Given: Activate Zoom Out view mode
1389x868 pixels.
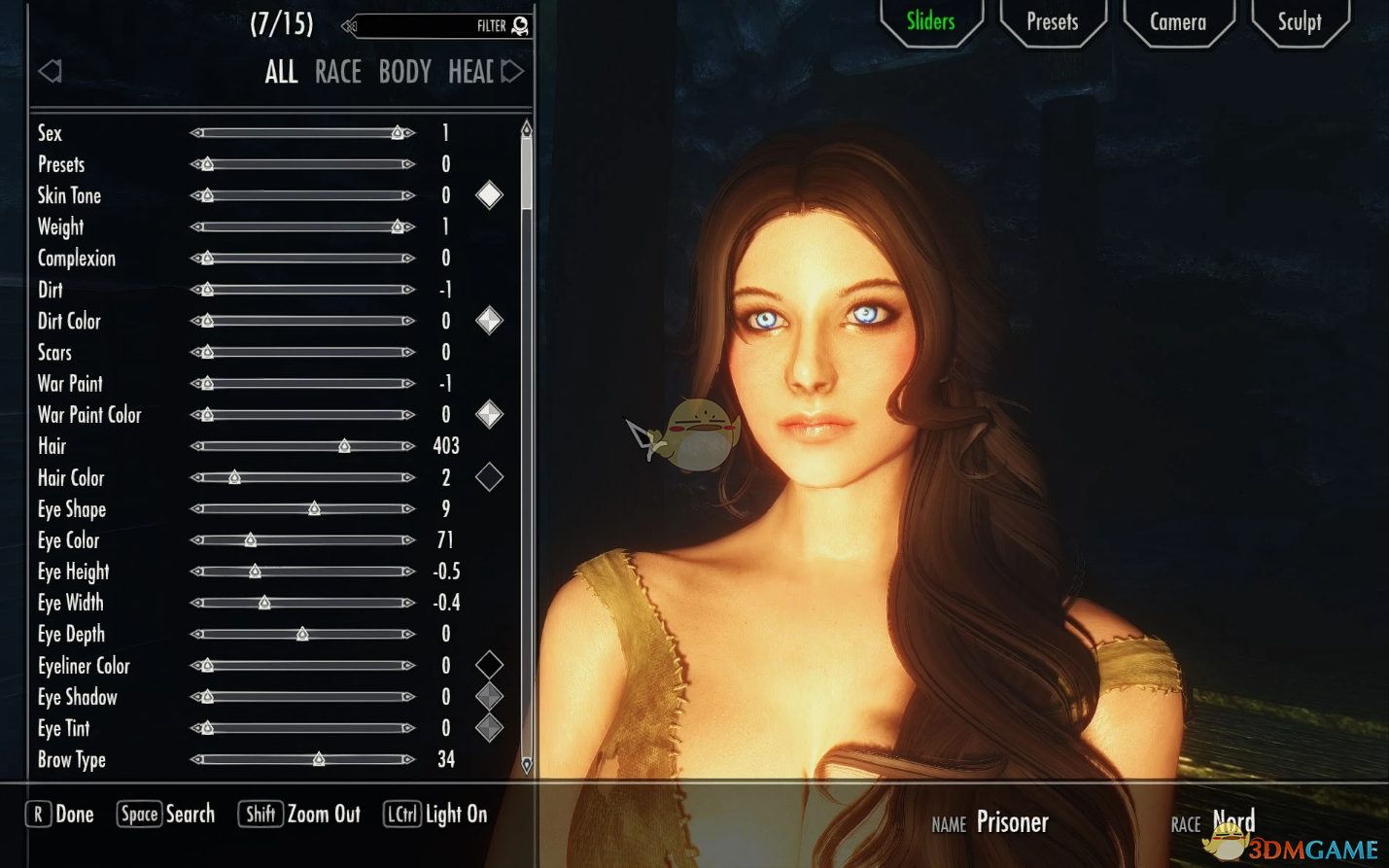Looking at the screenshot, I should pos(299,814).
